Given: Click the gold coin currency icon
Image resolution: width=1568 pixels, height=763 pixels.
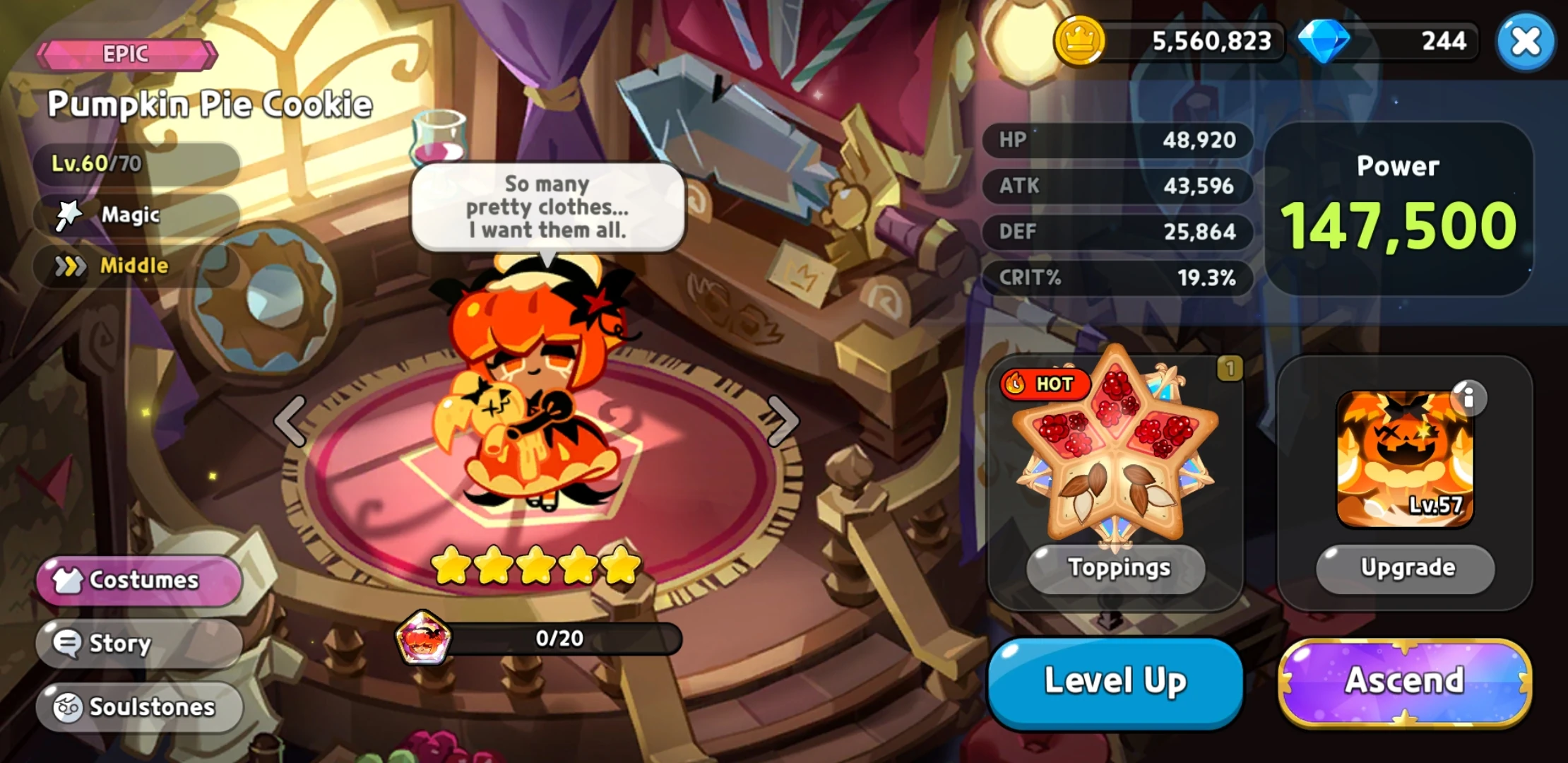Looking at the screenshot, I should coord(1080,41).
